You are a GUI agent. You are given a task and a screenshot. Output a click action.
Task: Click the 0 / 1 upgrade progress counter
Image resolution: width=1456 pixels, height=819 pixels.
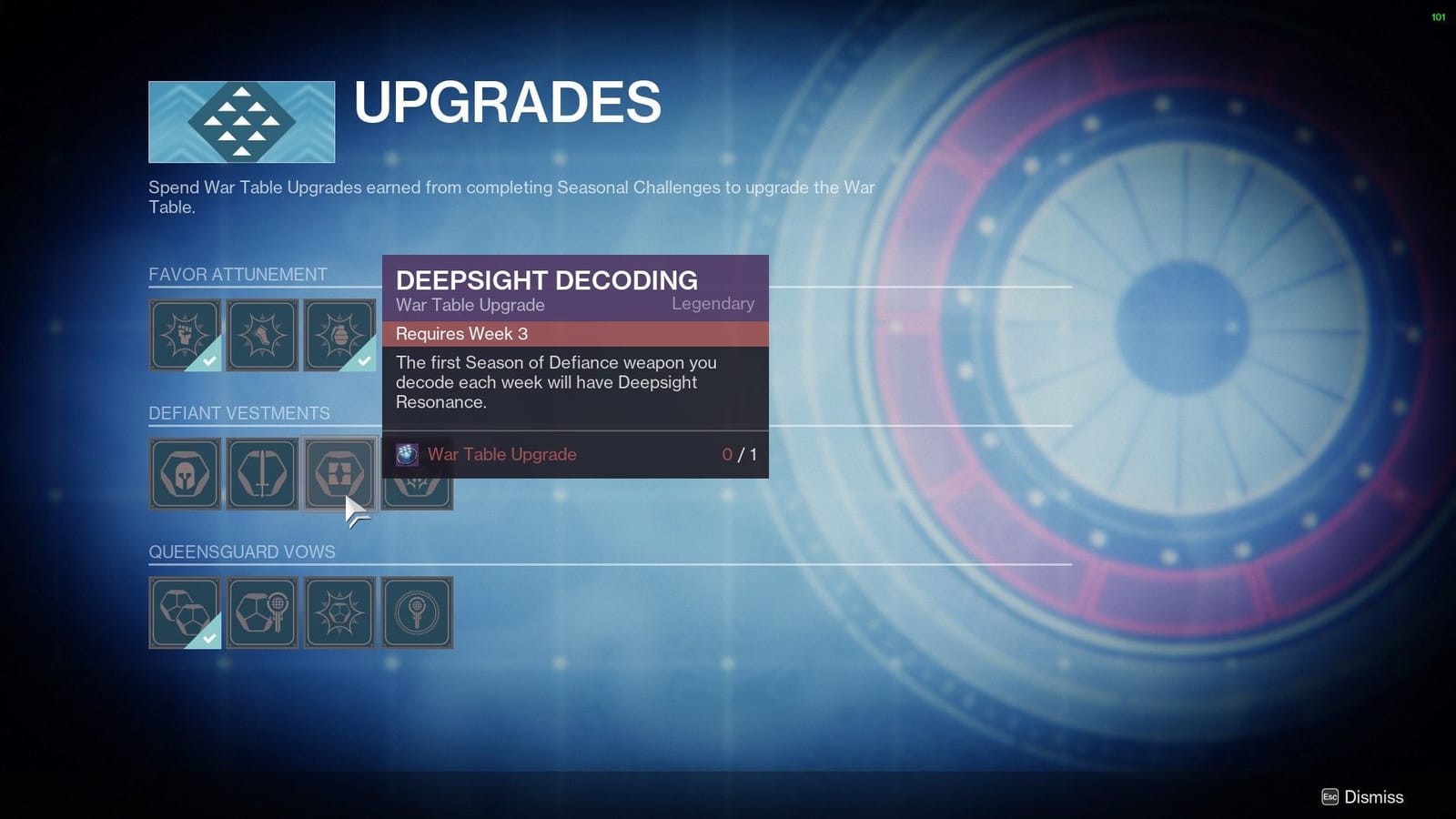pyautogui.click(x=739, y=455)
